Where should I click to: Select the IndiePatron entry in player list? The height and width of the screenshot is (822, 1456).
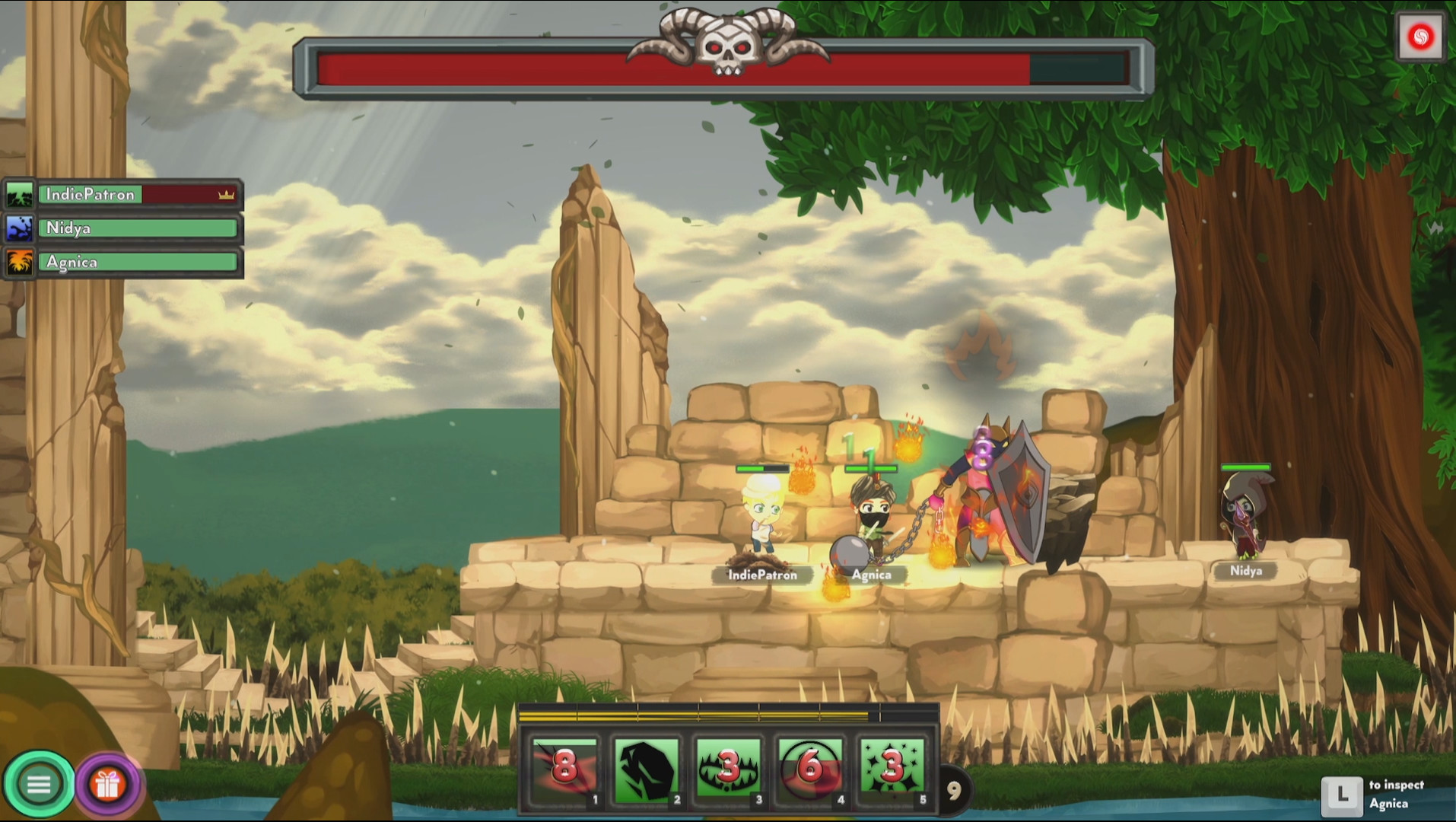(137, 194)
